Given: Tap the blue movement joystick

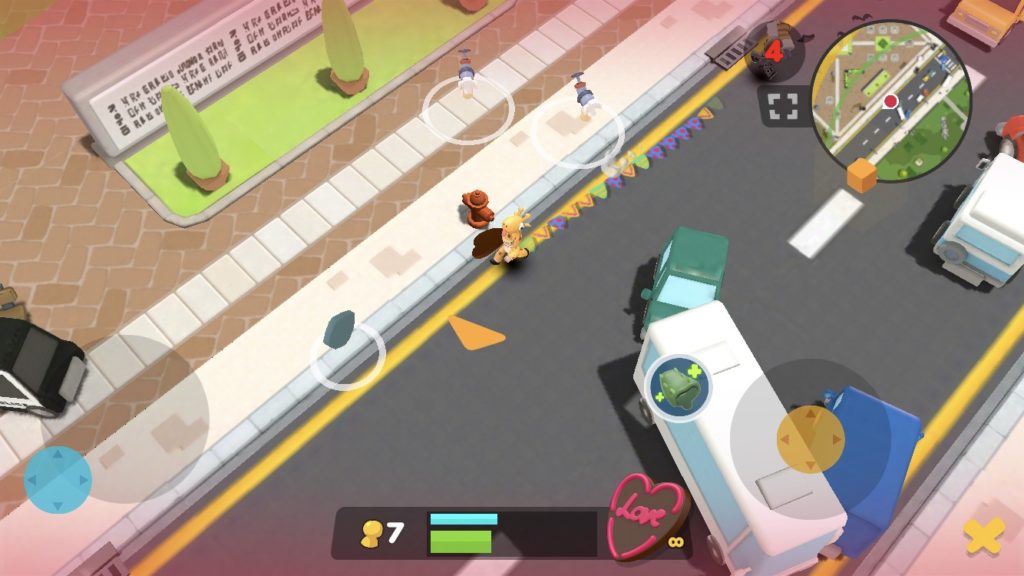Looking at the screenshot, I should (x=58, y=479).
